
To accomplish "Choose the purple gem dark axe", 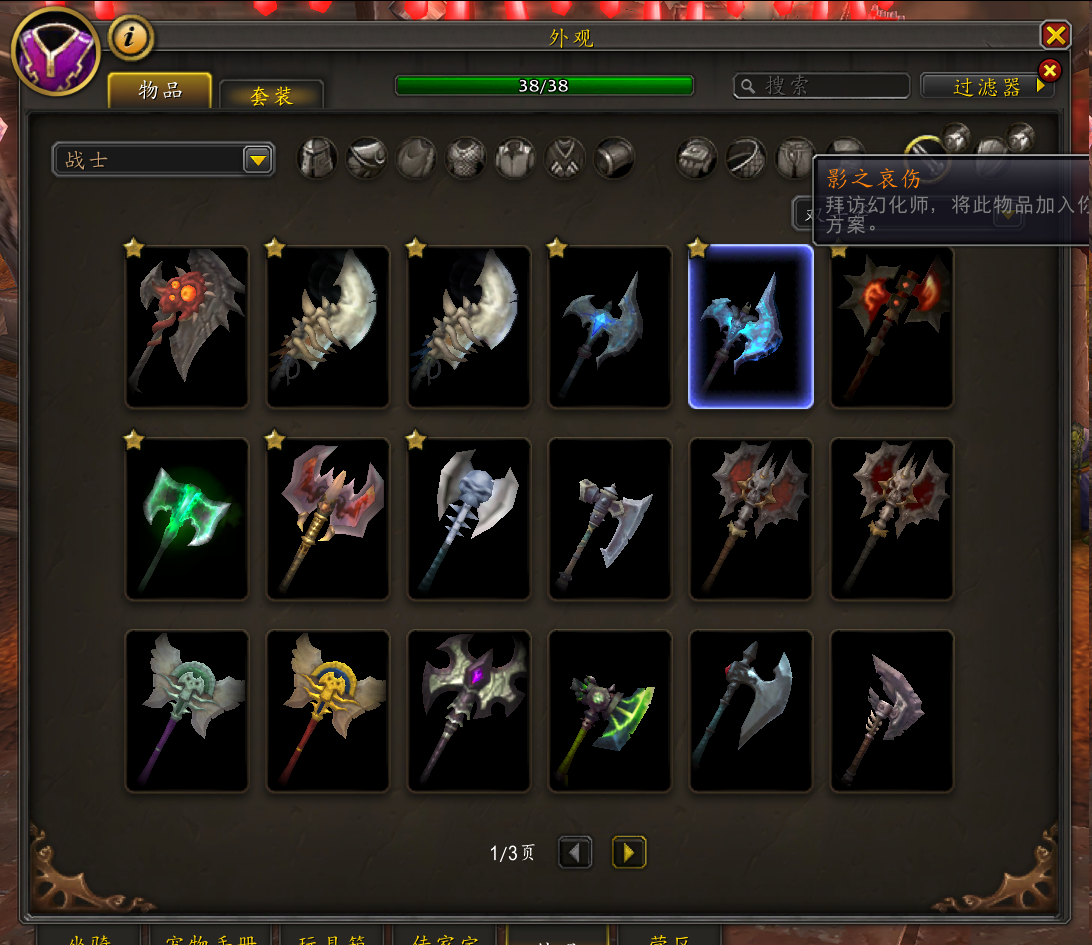I will [x=469, y=710].
